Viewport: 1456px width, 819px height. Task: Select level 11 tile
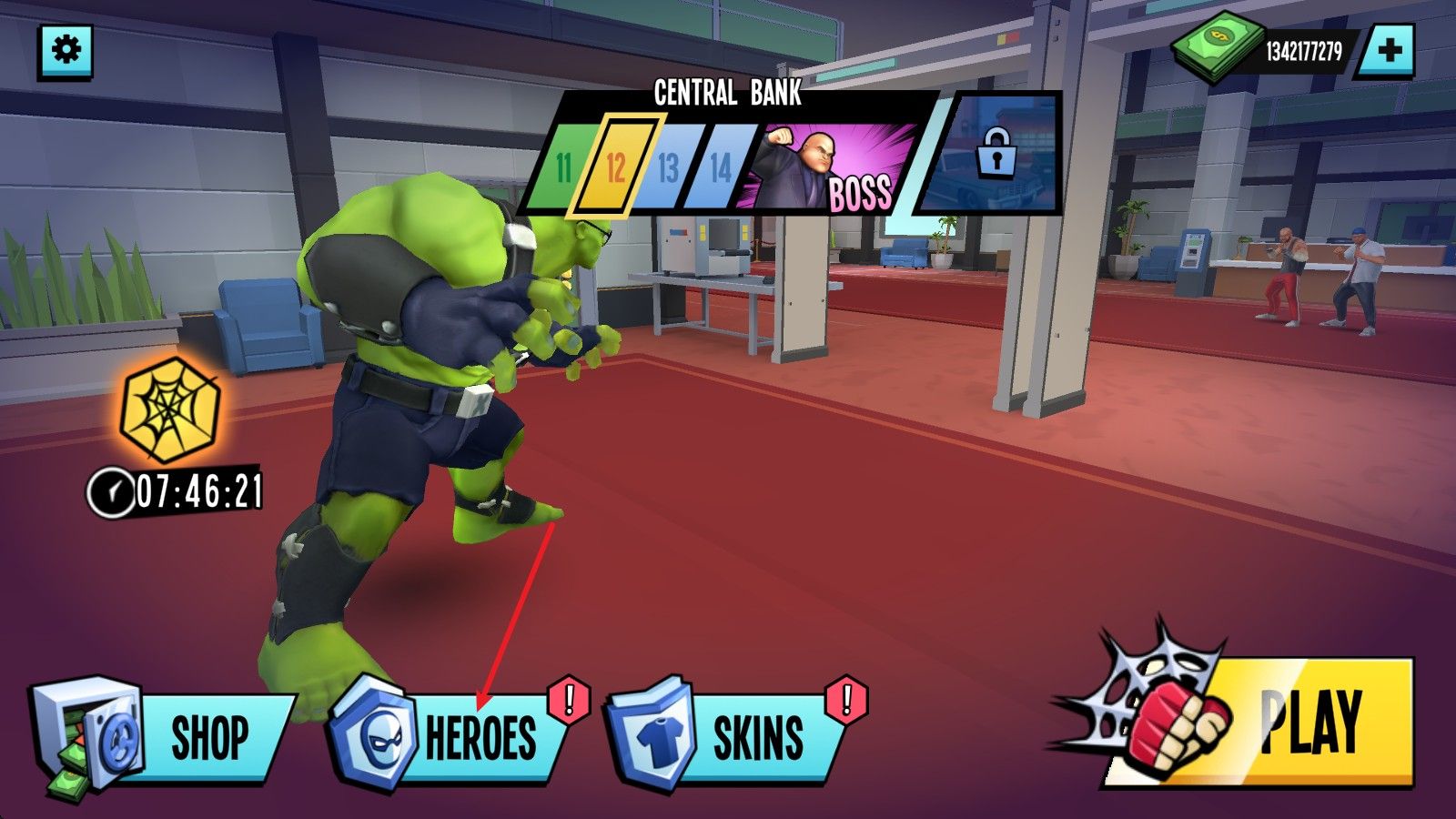click(x=564, y=167)
